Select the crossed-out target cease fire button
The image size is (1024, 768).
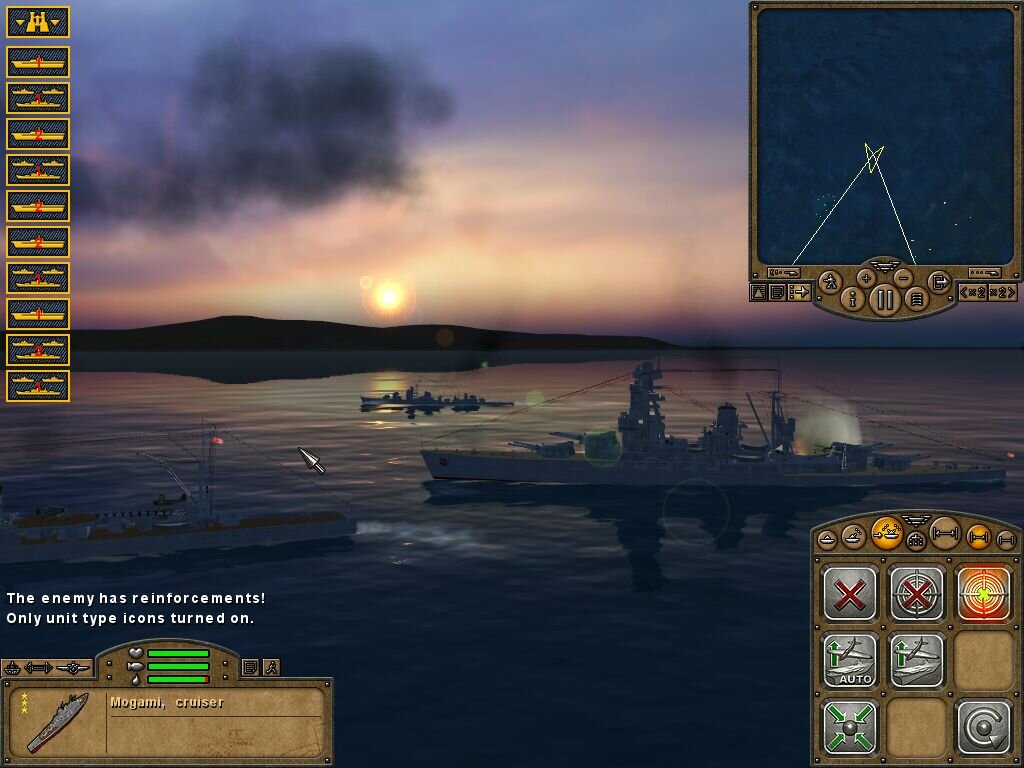click(x=917, y=593)
